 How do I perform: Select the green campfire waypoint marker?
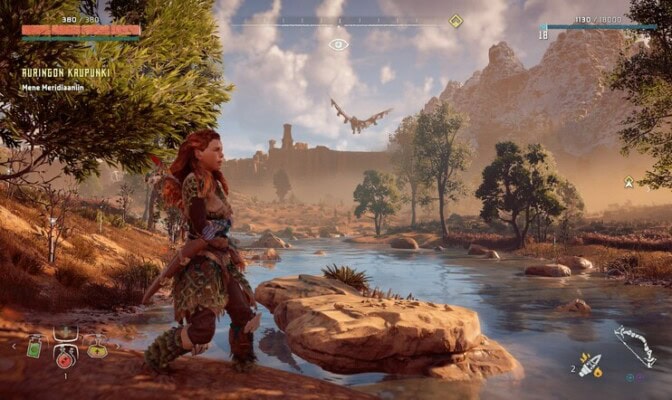(629, 182)
